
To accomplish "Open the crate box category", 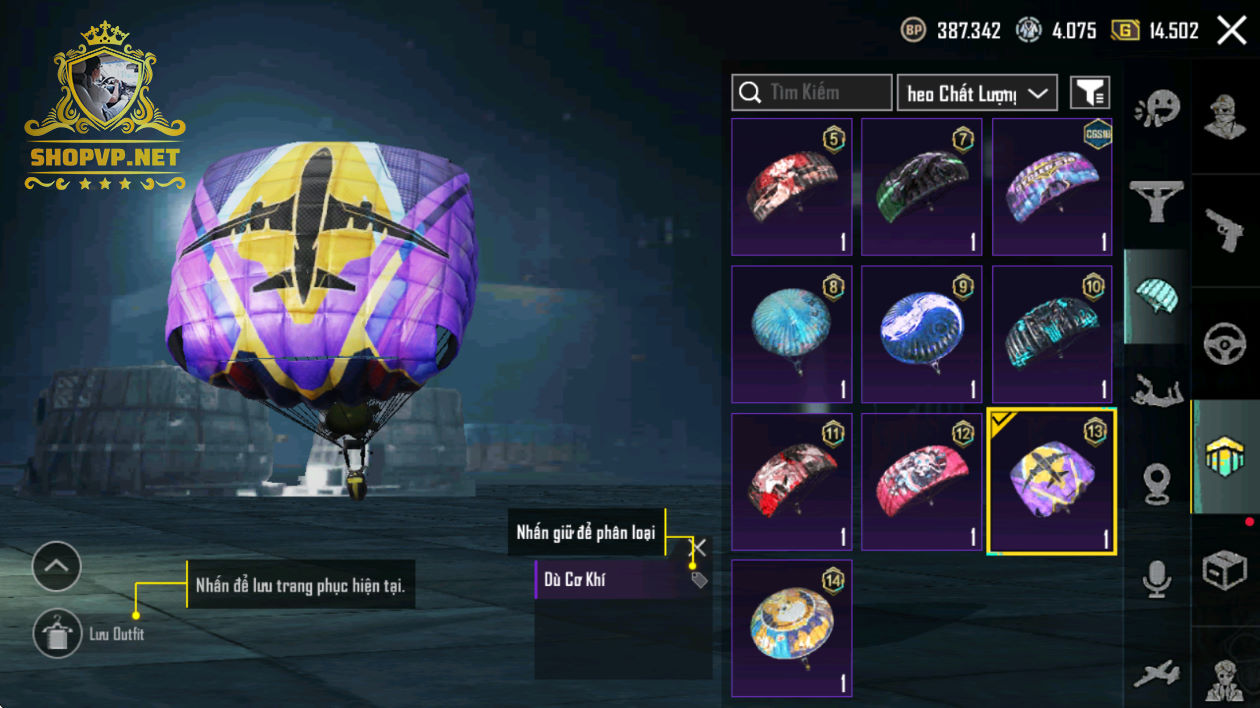I will click(1224, 571).
